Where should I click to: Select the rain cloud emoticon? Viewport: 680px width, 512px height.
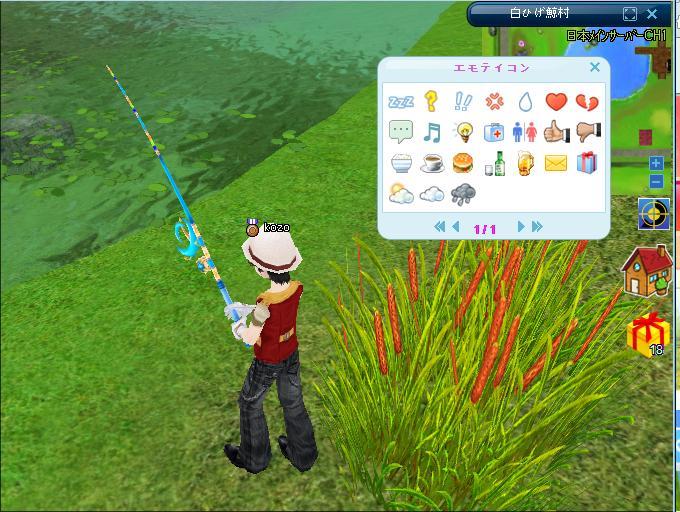463,194
